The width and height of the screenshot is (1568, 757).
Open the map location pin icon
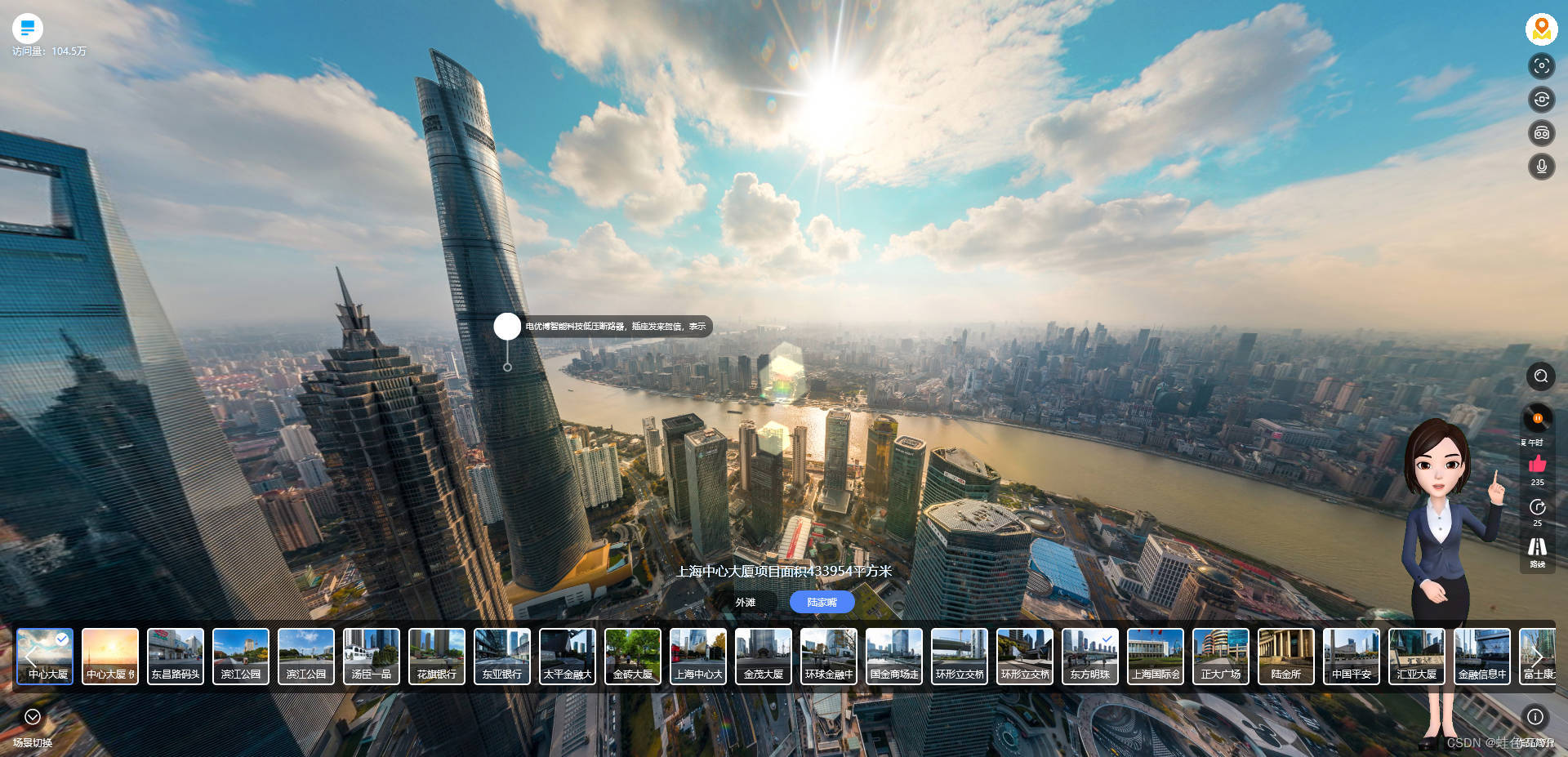[1541, 29]
